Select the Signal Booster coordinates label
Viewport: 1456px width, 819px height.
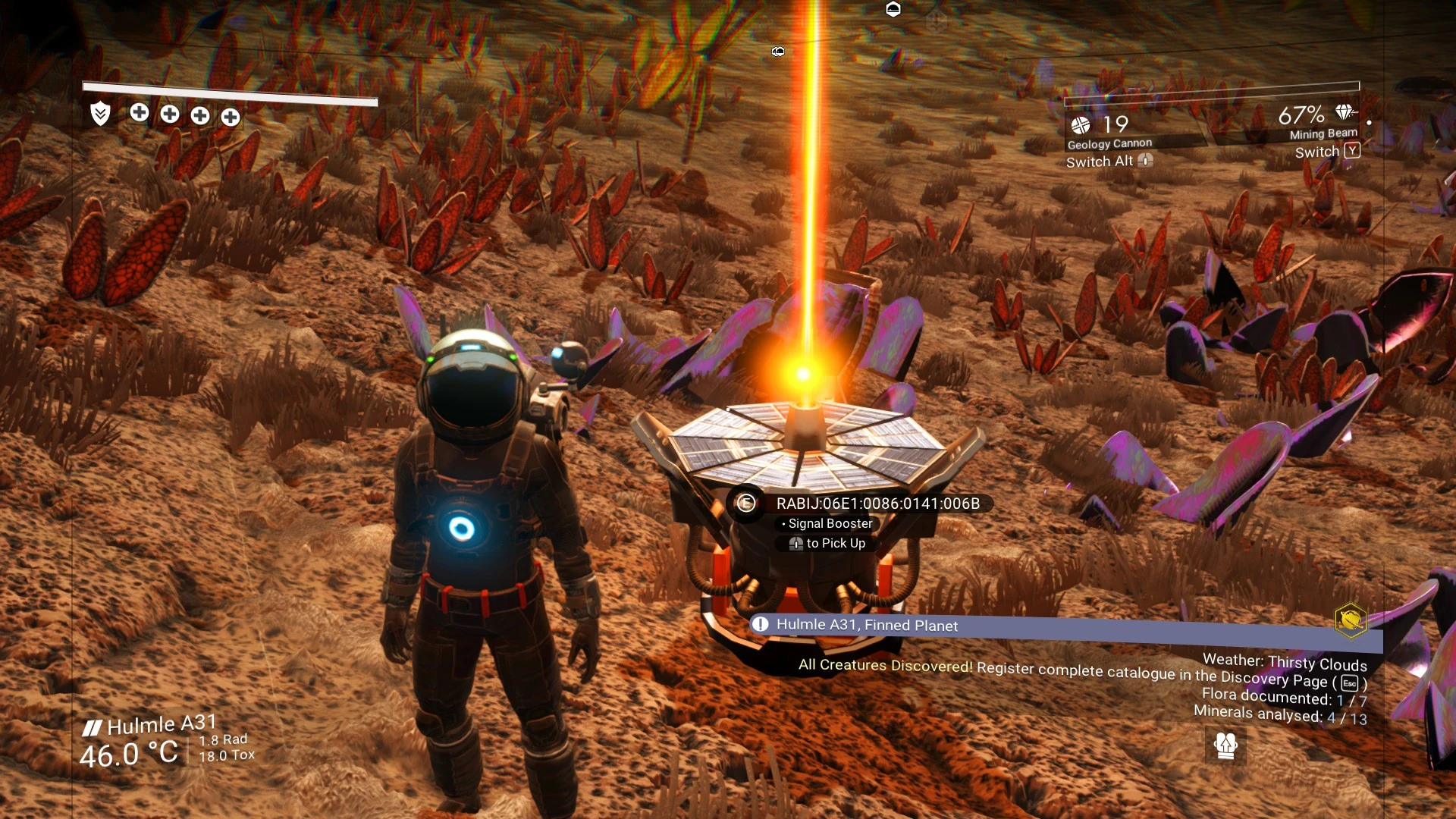tap(877, 504)
